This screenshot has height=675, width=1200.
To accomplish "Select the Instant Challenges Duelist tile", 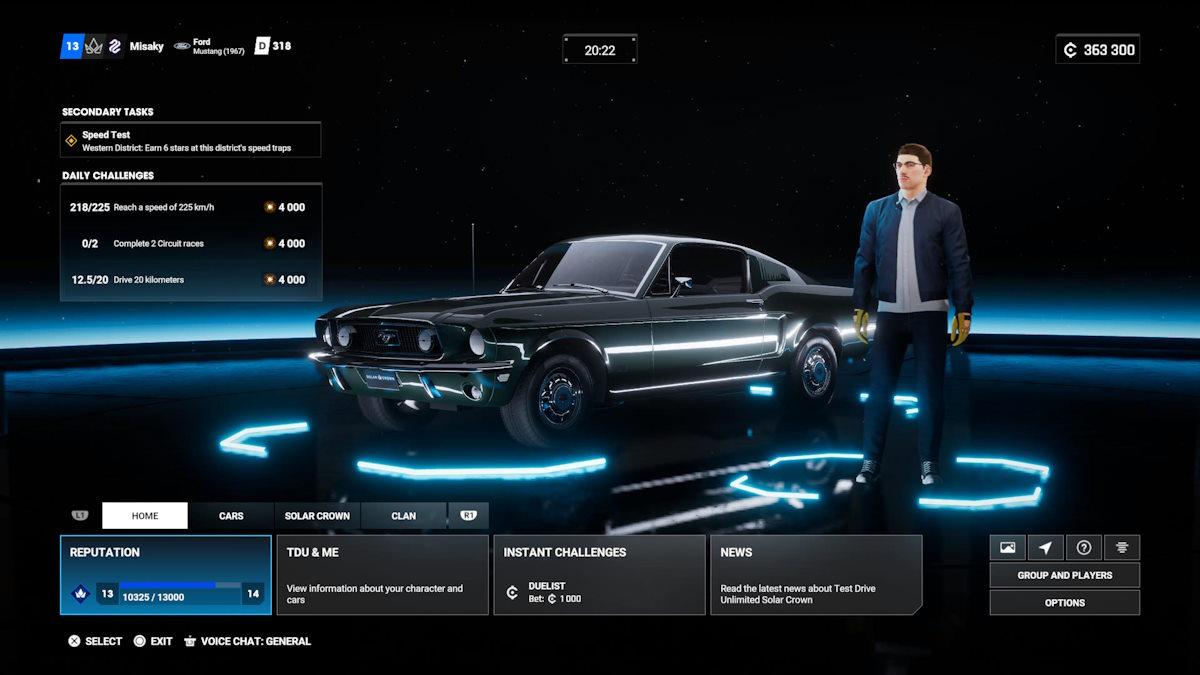I will (x=599, y=575).
